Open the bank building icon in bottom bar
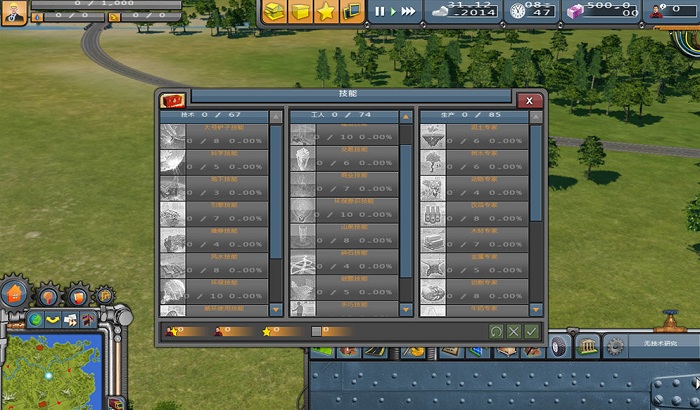The width and height of the screenshot is (700, 410). tap(588, 346)
